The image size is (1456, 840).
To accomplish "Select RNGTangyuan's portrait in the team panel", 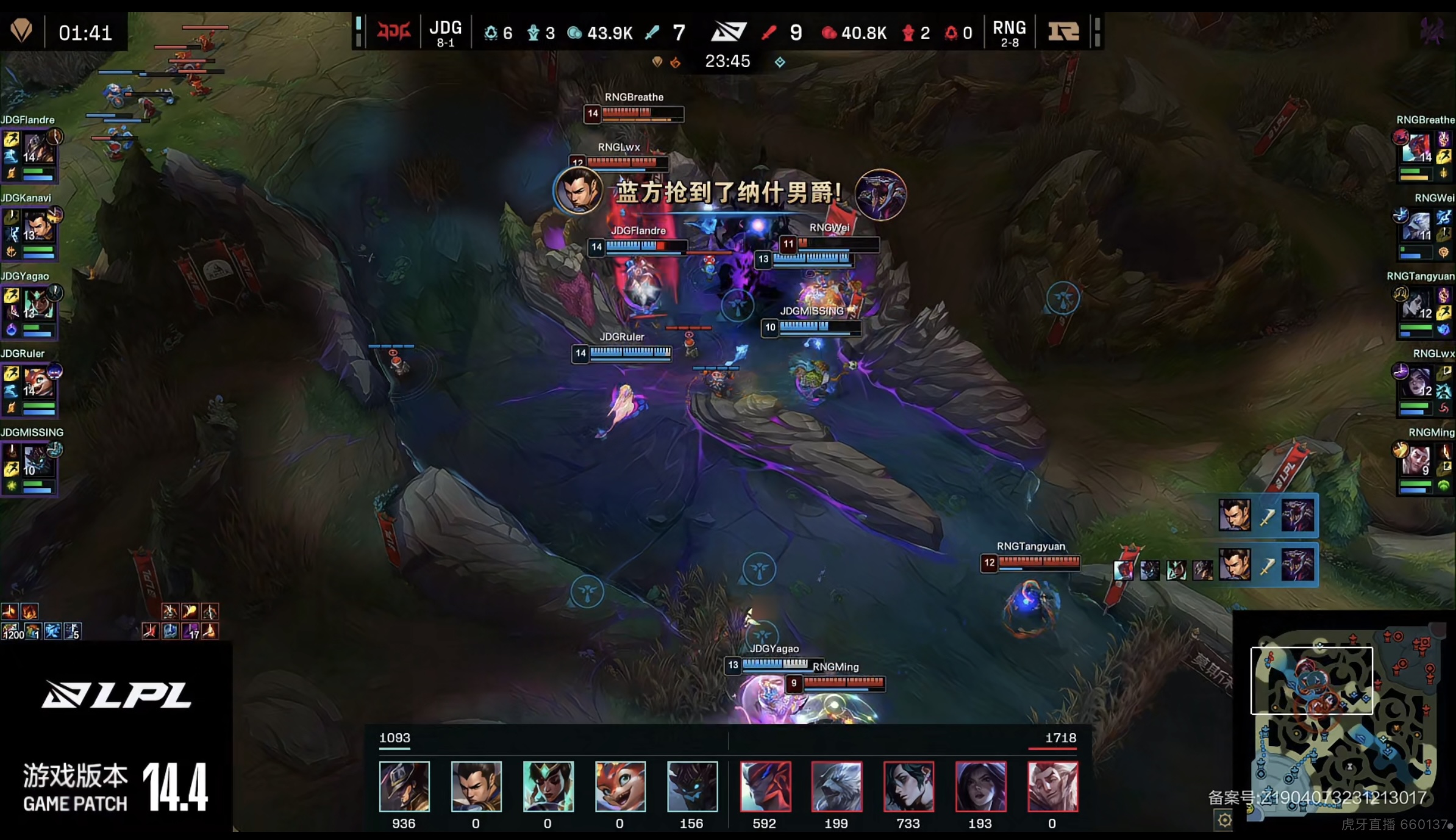I will click(x=1418, y=305).
